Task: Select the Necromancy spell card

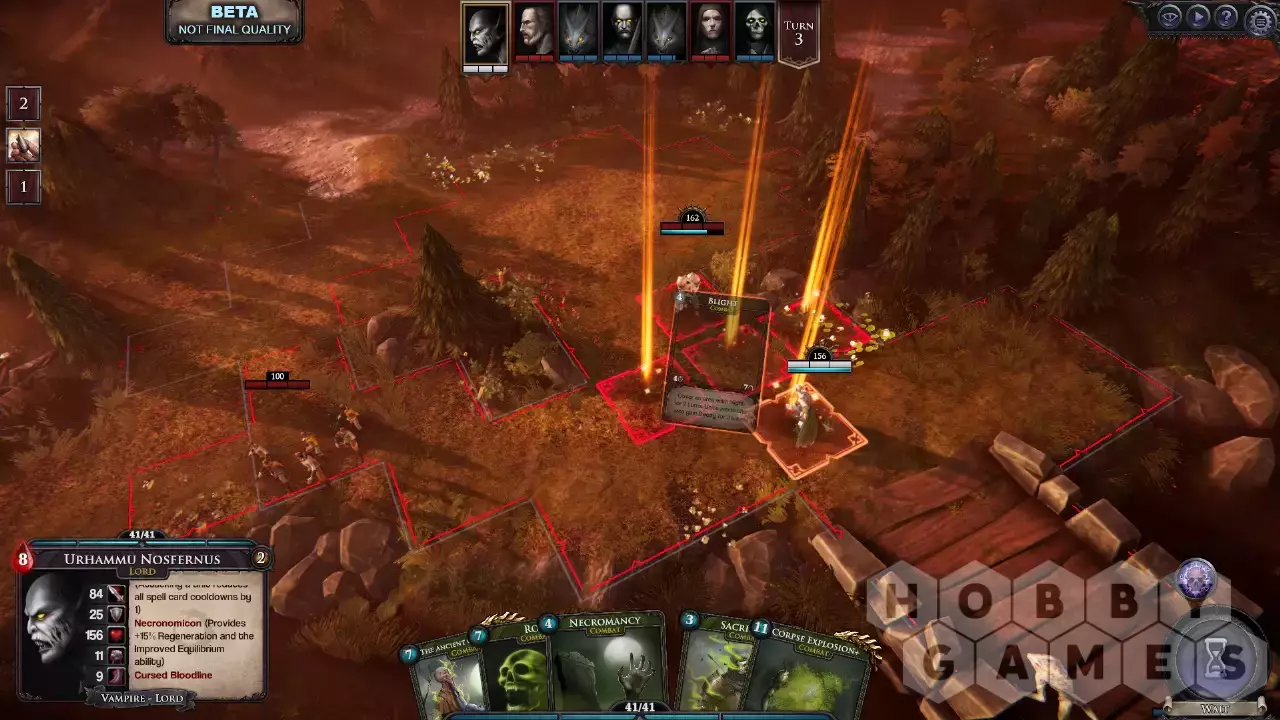Action: point(603,662)
